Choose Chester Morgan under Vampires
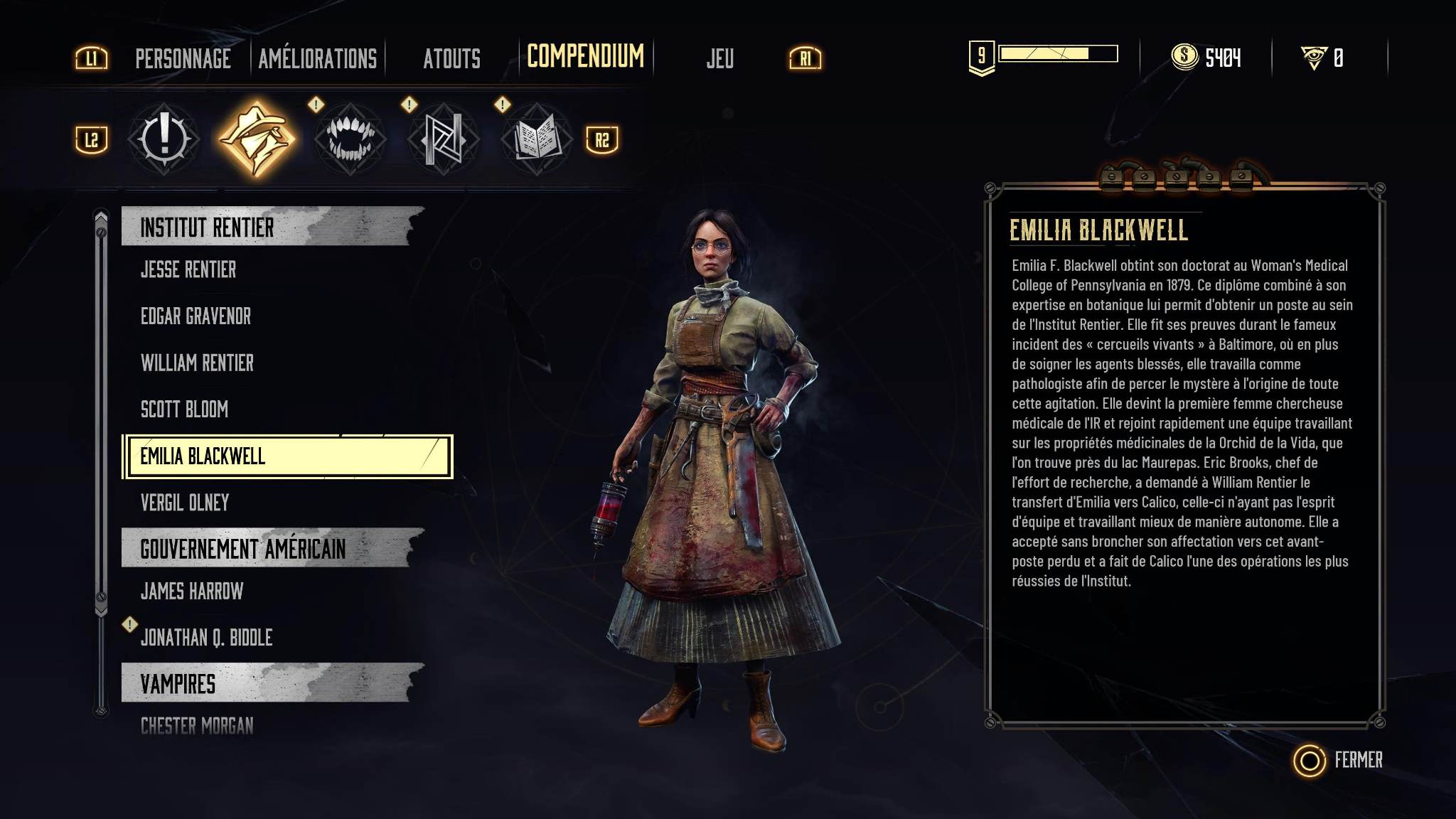The height and width of the screenshot is (819, 1456). coord(197,726)
